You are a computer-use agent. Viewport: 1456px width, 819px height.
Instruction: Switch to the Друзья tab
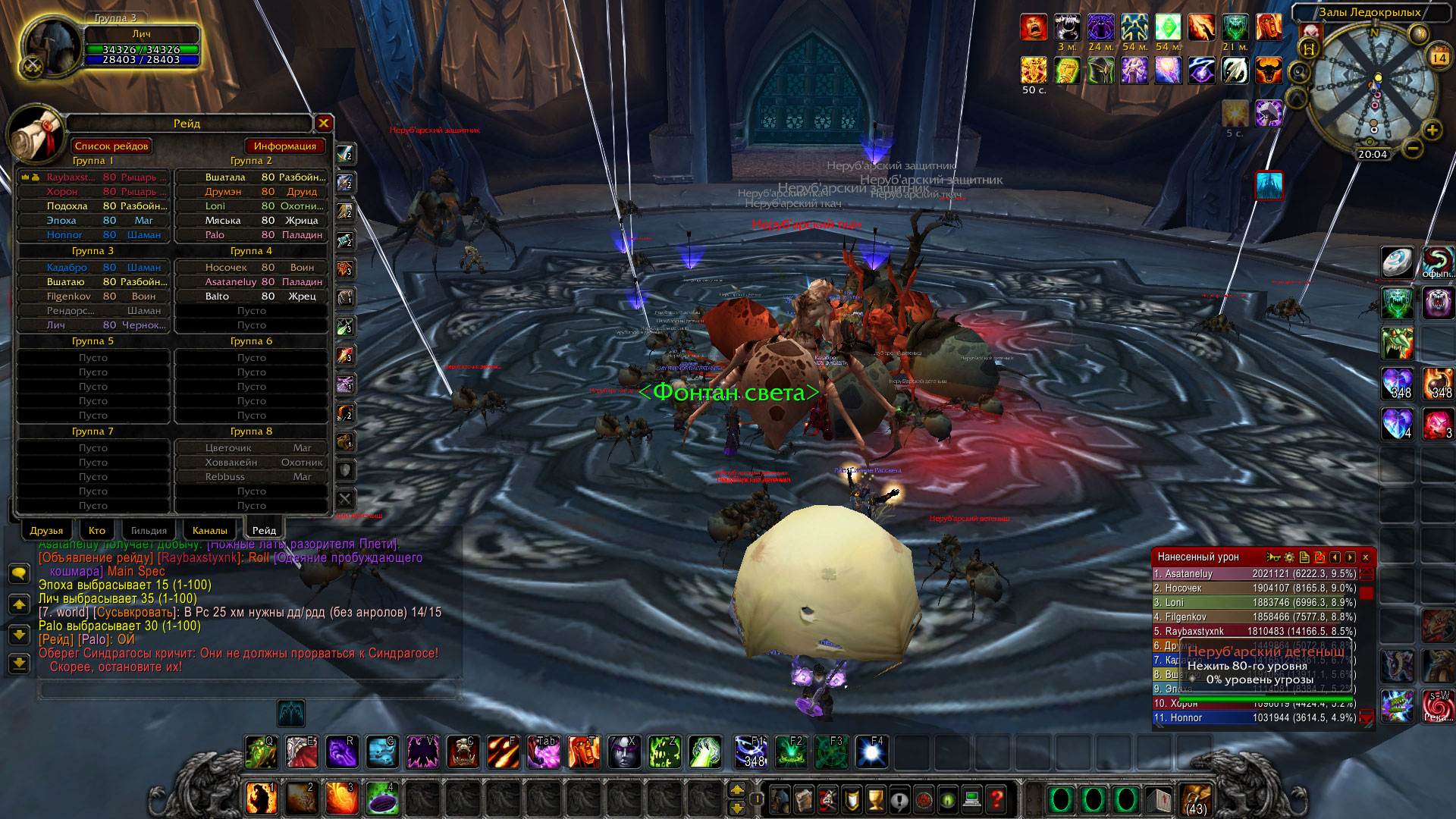coord(46,530)
